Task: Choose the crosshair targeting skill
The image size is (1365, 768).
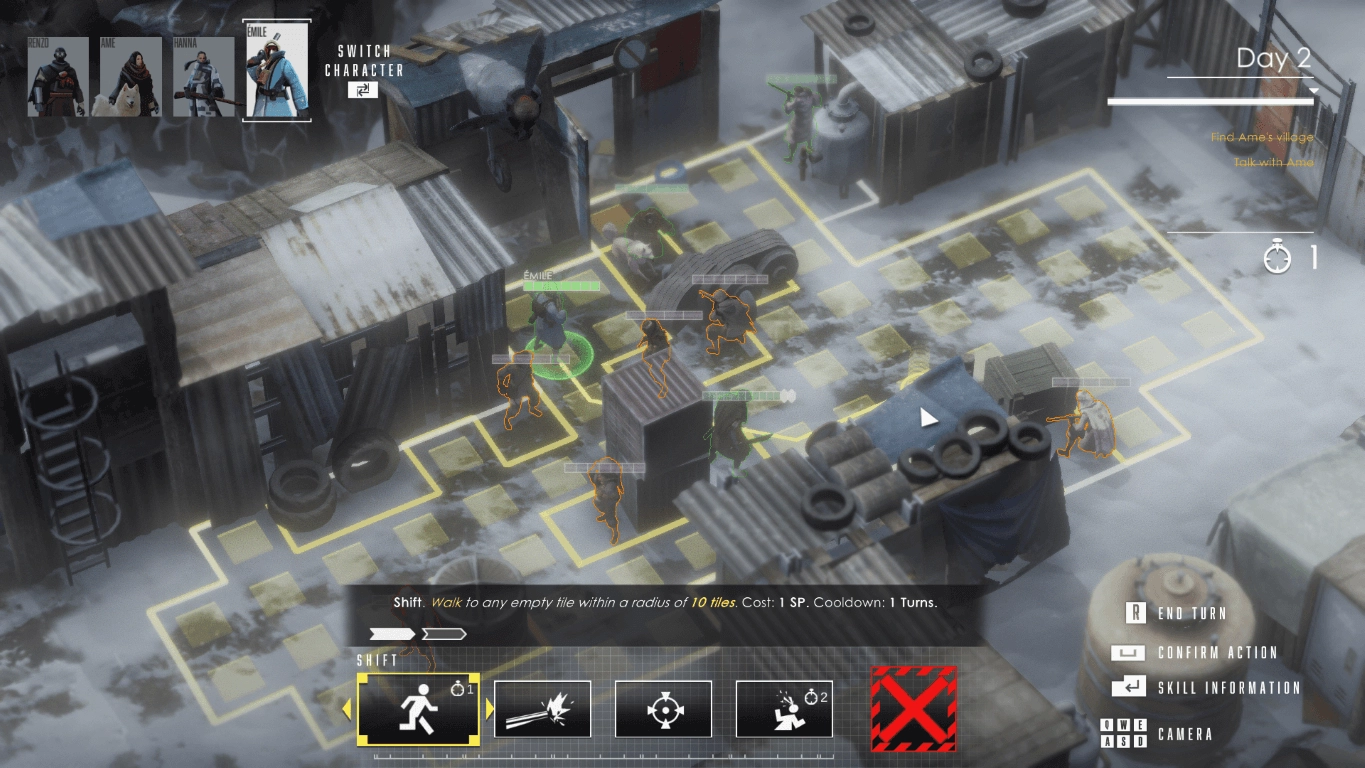Action: (663, 709)
